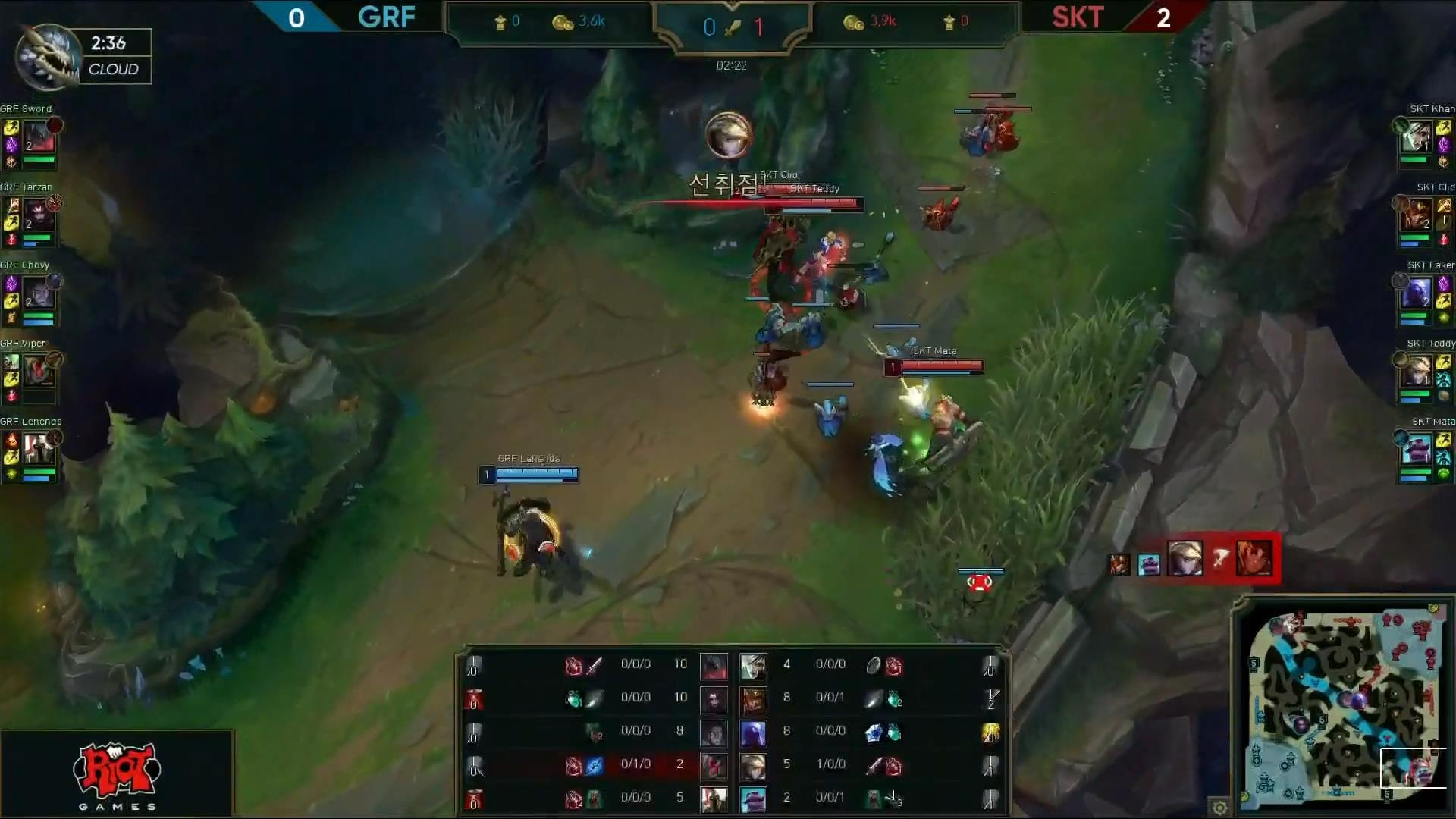This screenshot has width=1456, height=819.
Task: Click the gold coin icon next to 3.9k
Action: (x=855, y=22)
